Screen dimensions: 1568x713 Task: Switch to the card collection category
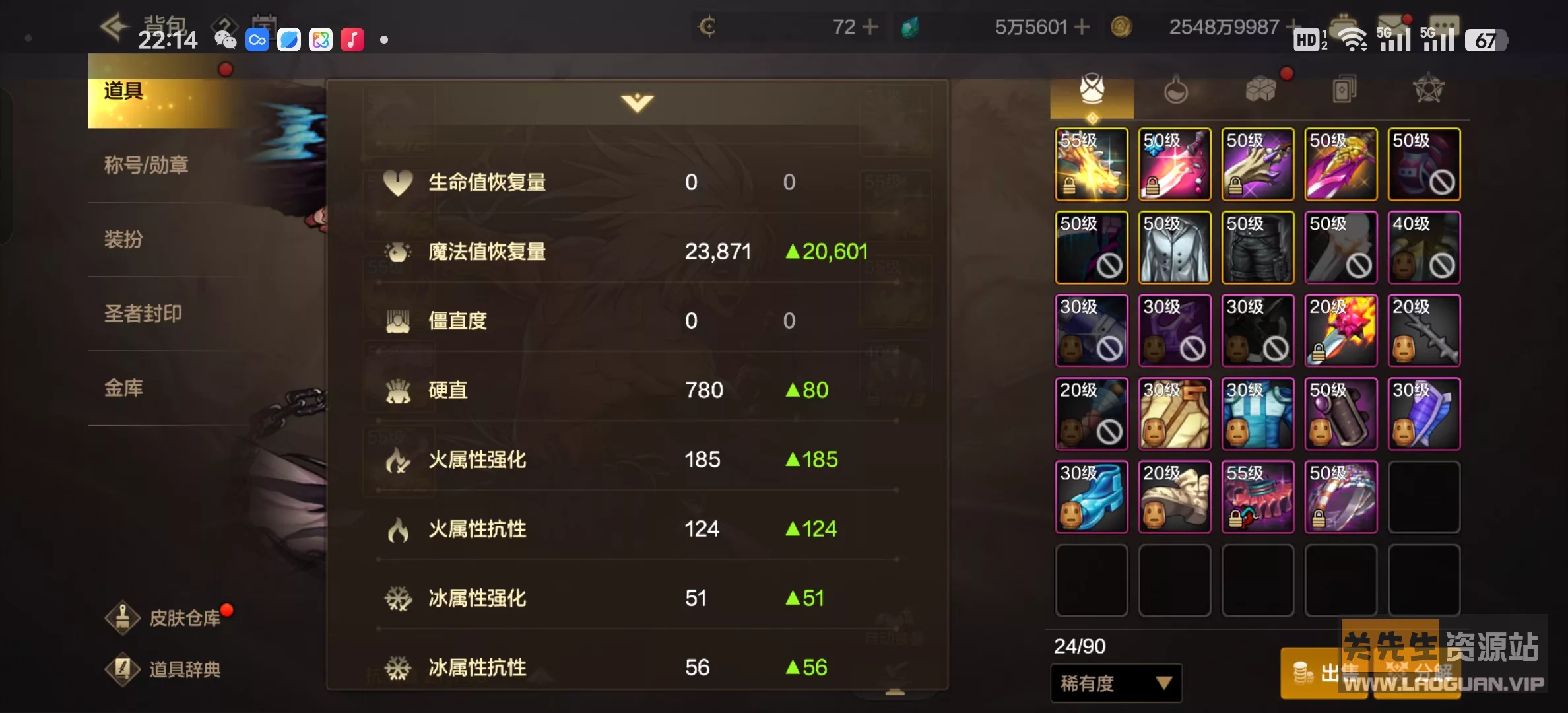[1344, 89]
